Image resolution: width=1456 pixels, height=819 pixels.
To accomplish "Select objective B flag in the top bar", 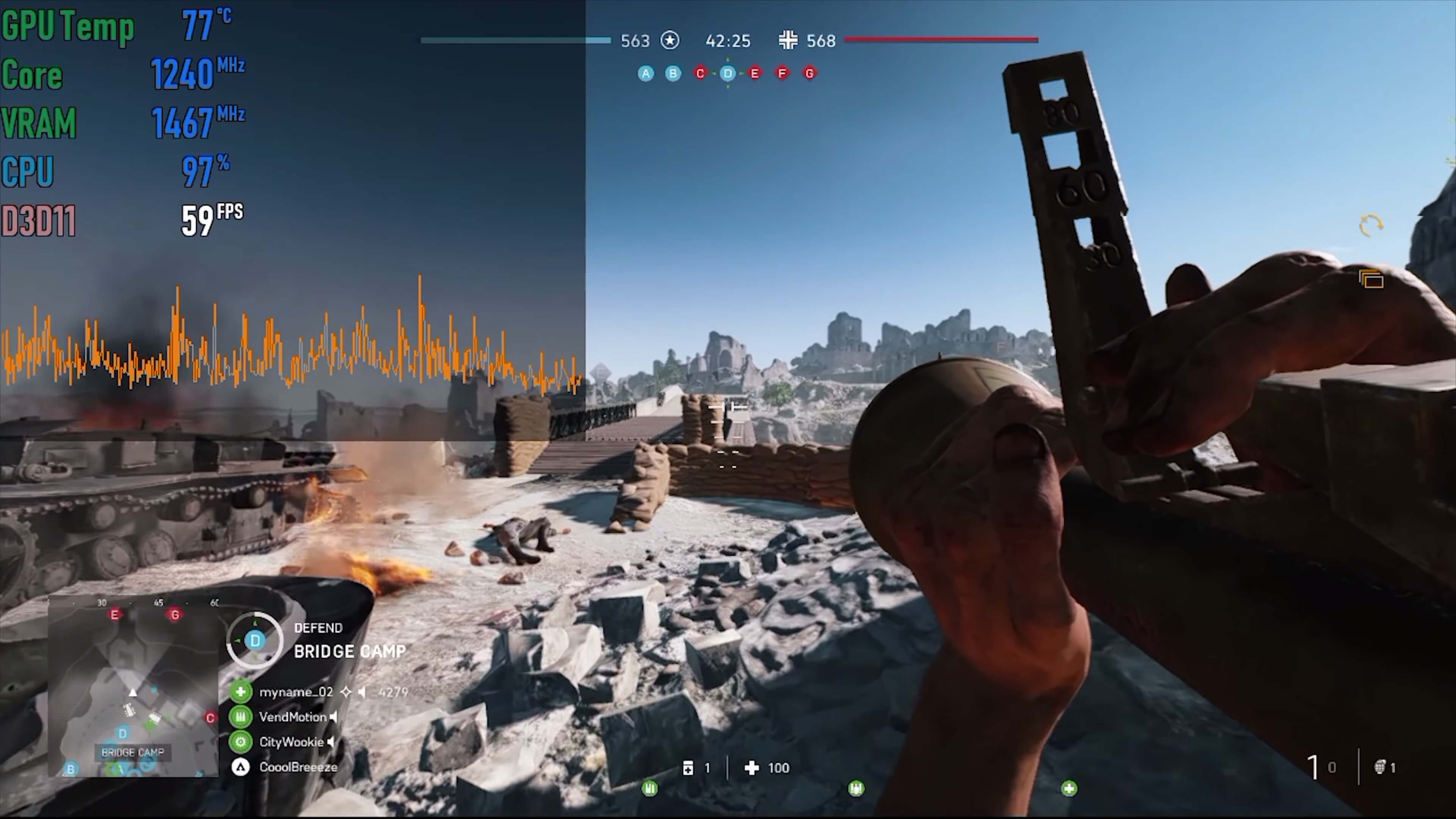I will tap(673, 74).
